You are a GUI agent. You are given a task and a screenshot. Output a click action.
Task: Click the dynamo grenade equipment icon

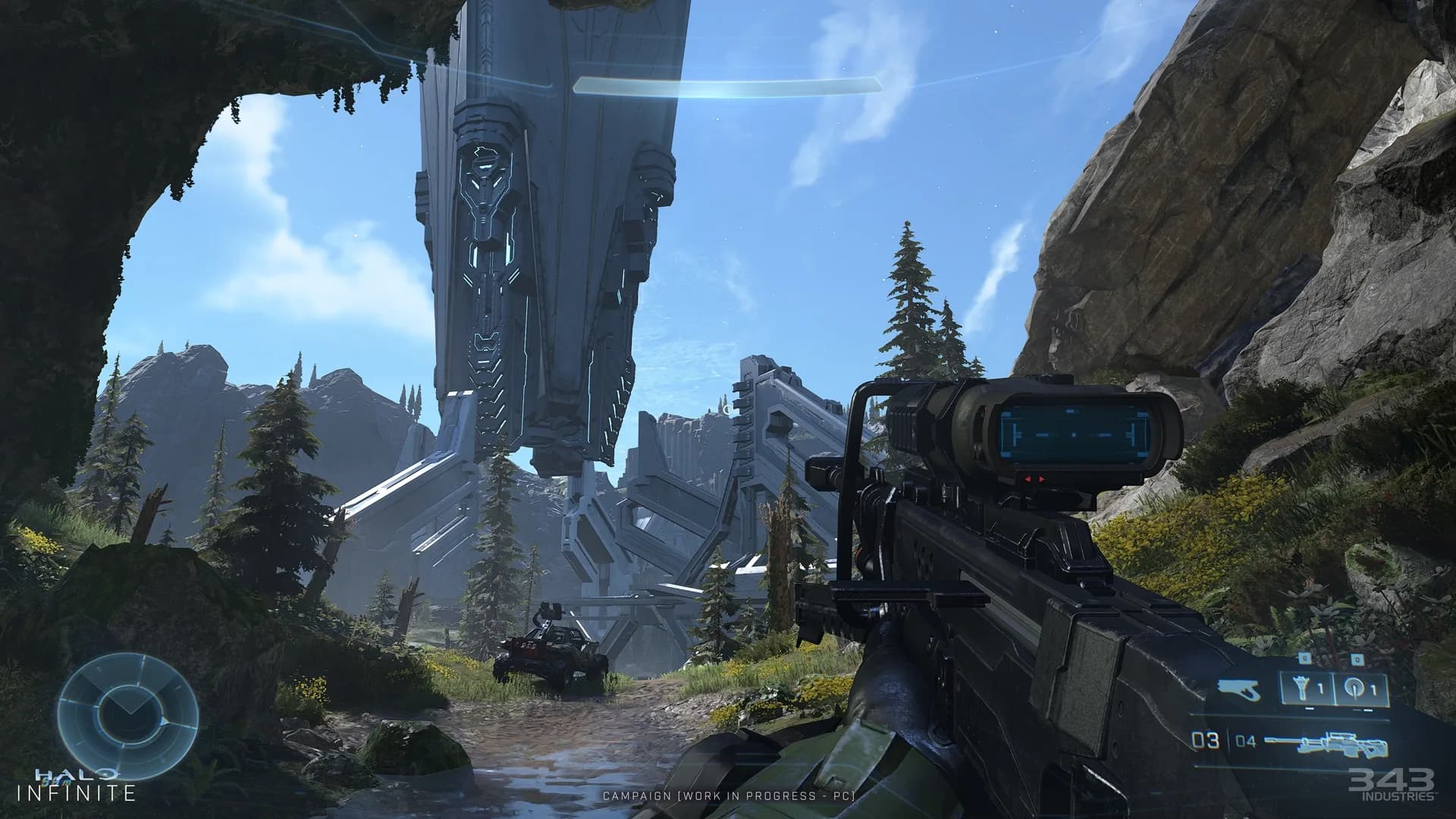(1357, 689)
